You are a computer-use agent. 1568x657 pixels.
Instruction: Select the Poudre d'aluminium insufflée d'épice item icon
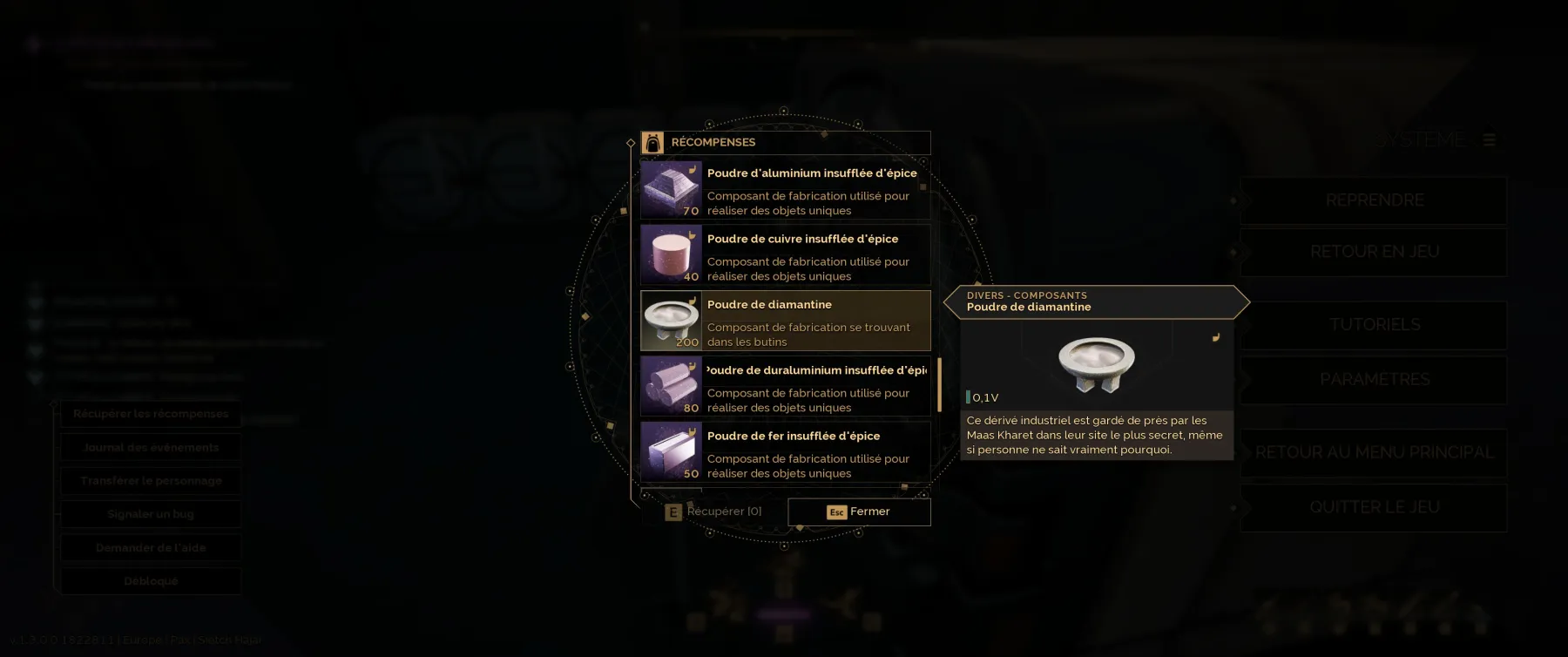coord(671,188)
